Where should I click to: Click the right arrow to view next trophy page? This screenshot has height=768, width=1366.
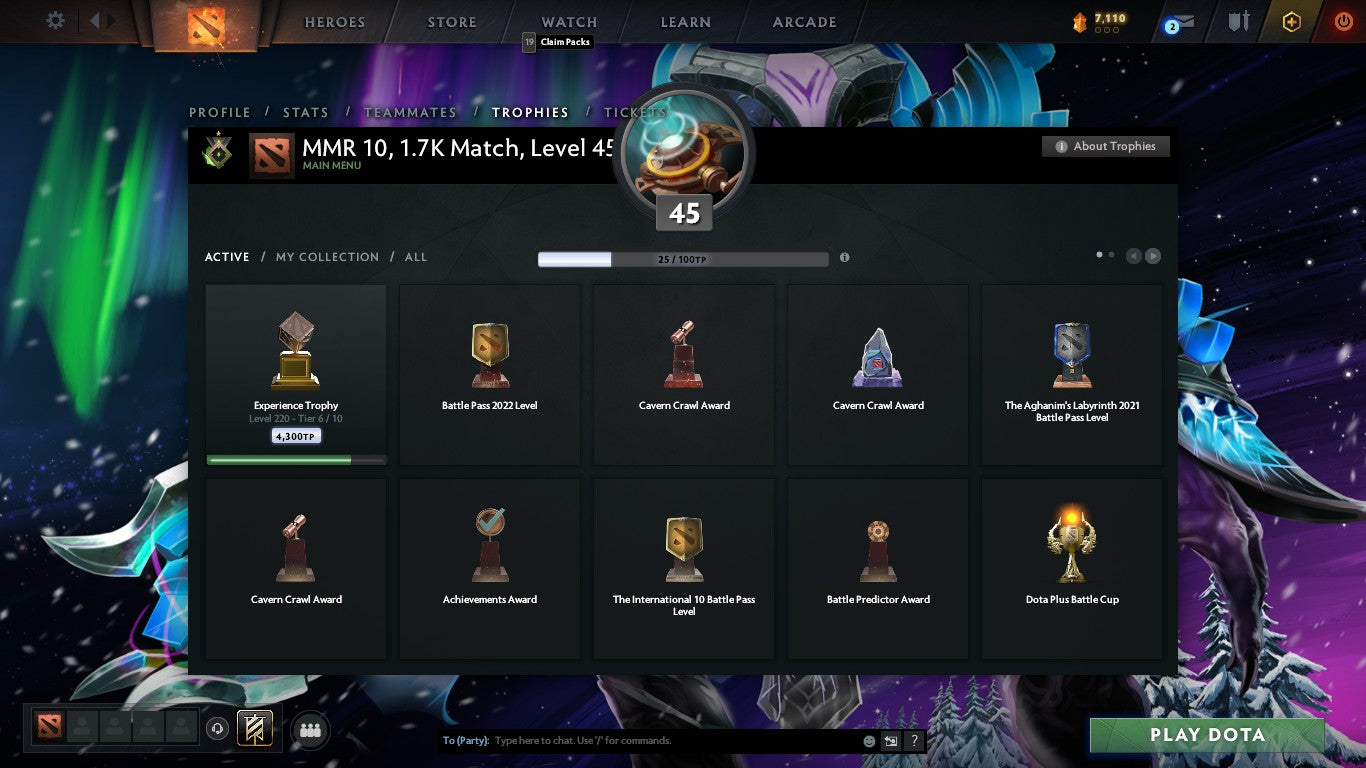[1152, 256]
